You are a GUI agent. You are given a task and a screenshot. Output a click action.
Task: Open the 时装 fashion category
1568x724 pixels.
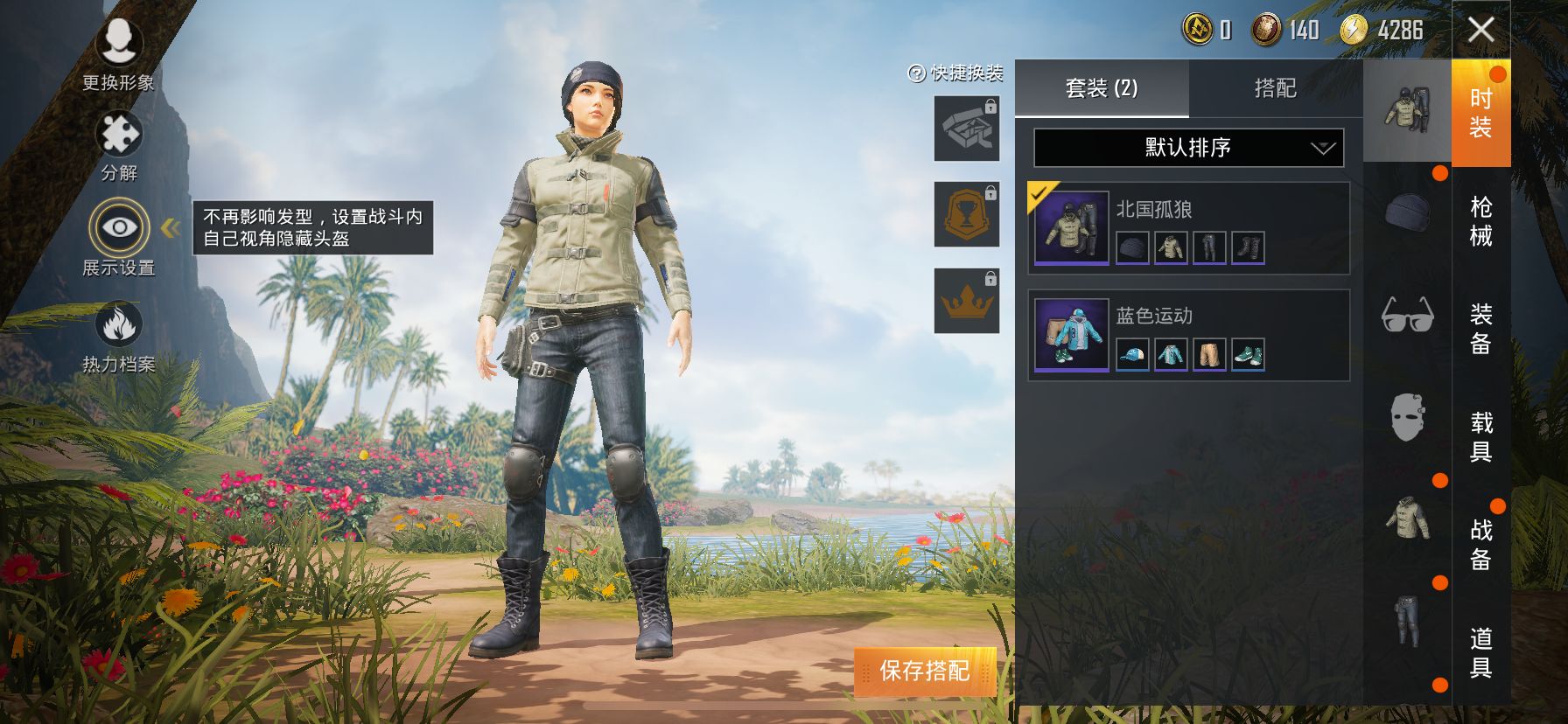coord(1480,113)
